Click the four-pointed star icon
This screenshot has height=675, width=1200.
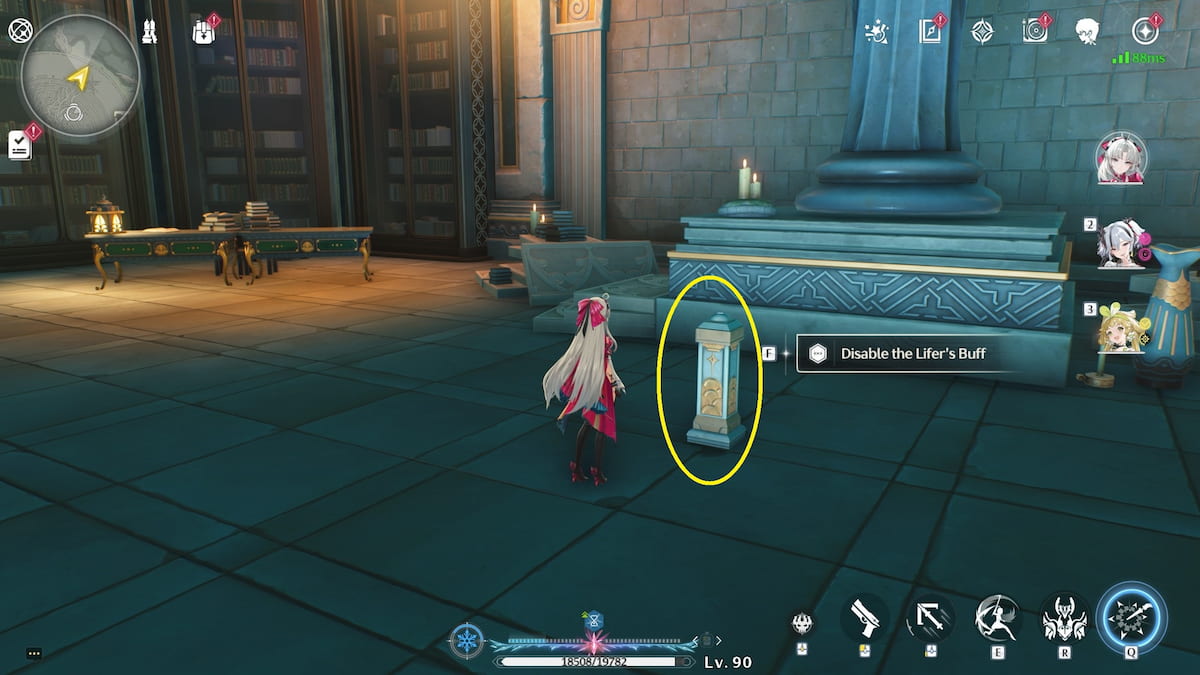(982, 32)
